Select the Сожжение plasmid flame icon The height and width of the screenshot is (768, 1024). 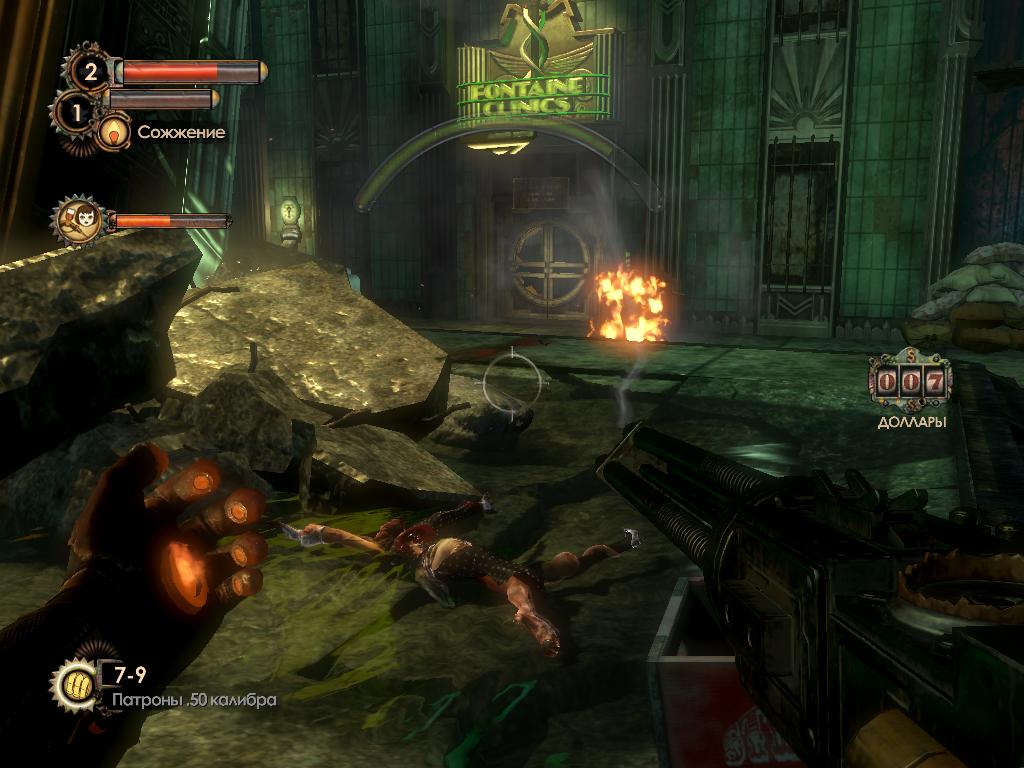(115, 131)
